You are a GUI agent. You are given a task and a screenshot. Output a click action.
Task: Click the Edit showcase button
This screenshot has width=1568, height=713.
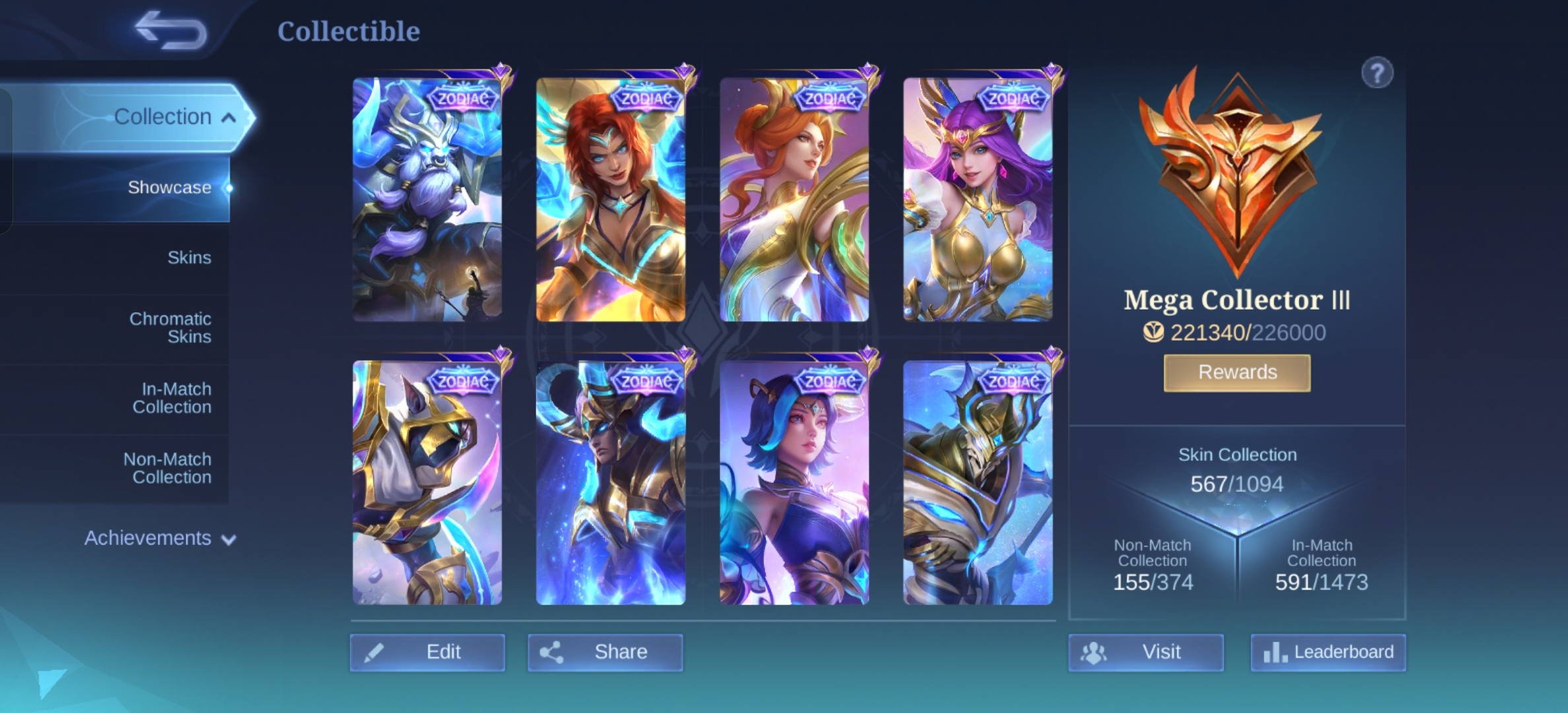[x=428, y=652]
